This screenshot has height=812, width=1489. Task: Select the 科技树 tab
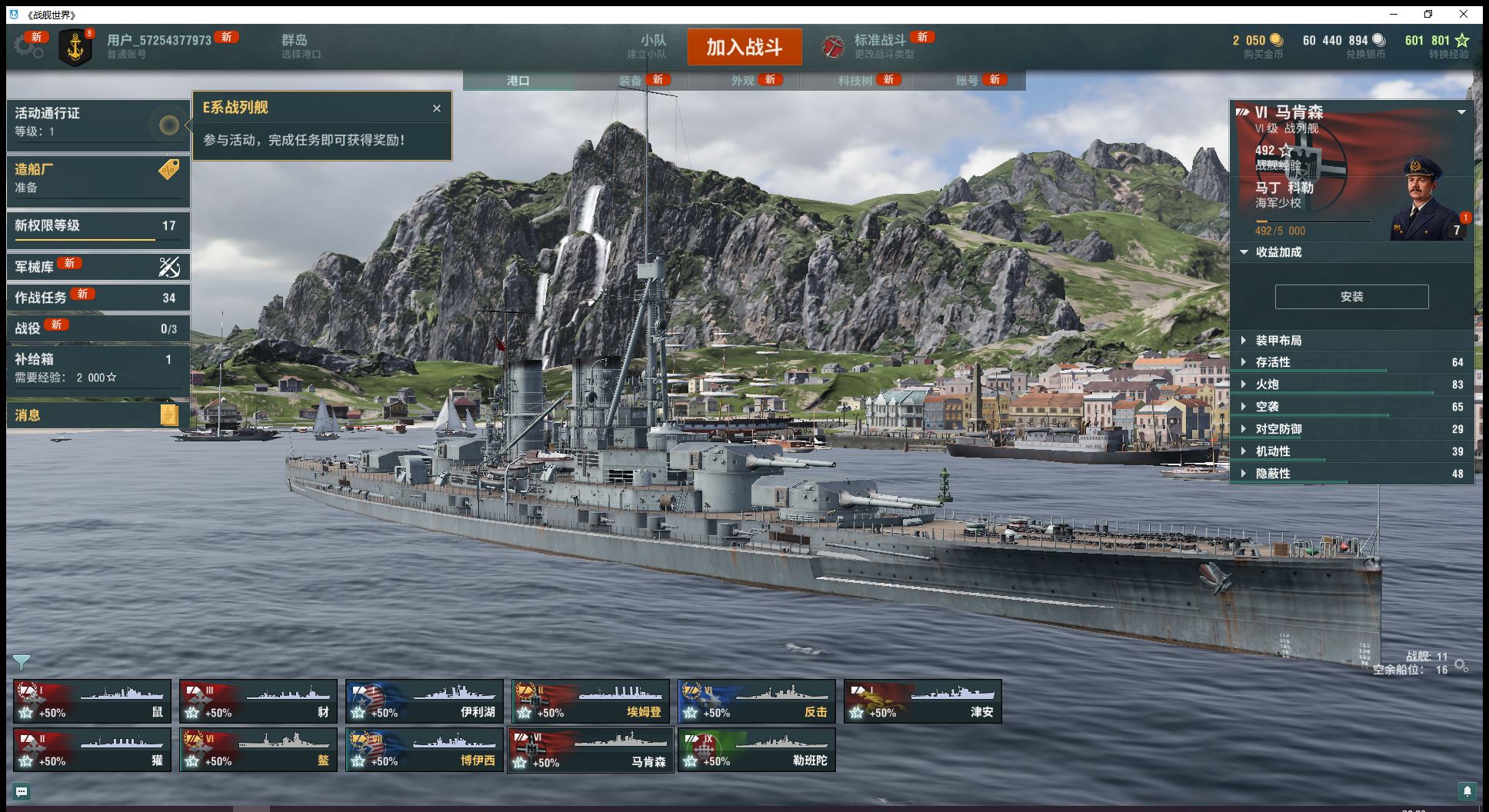click(855, 80)
